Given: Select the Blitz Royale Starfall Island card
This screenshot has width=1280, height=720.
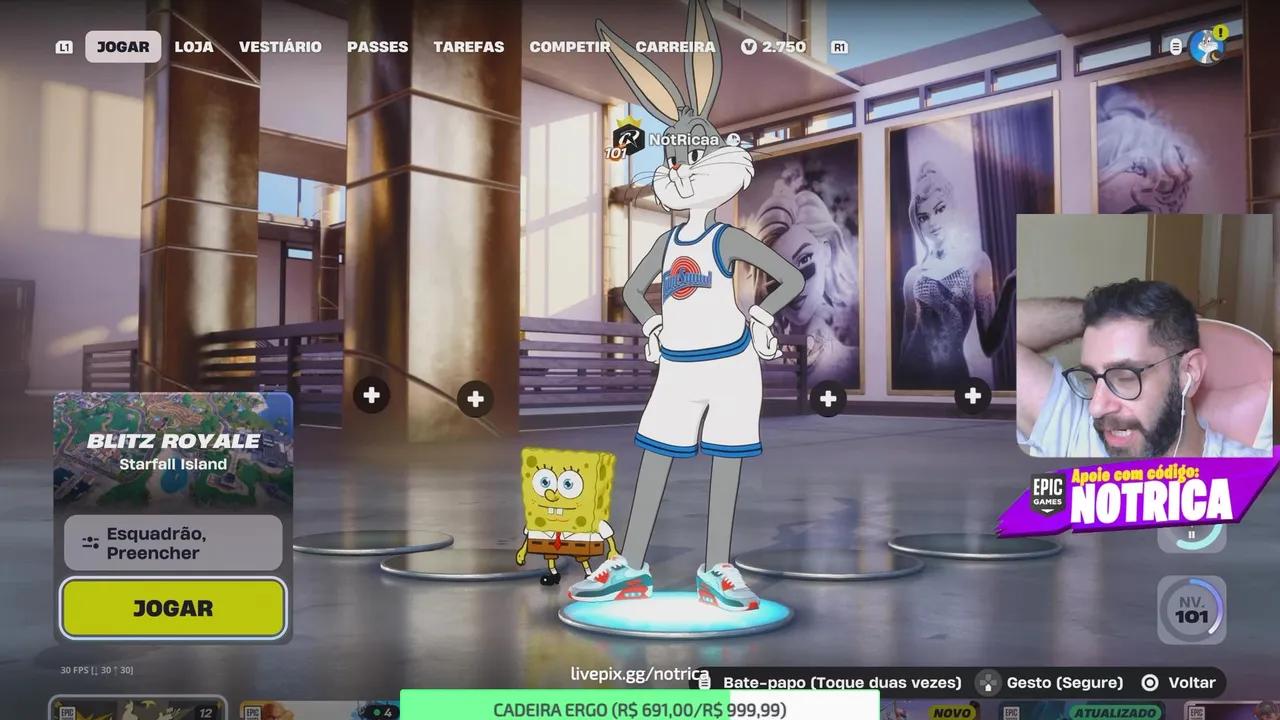Looking at the screenshot, I should click(172, 450).
